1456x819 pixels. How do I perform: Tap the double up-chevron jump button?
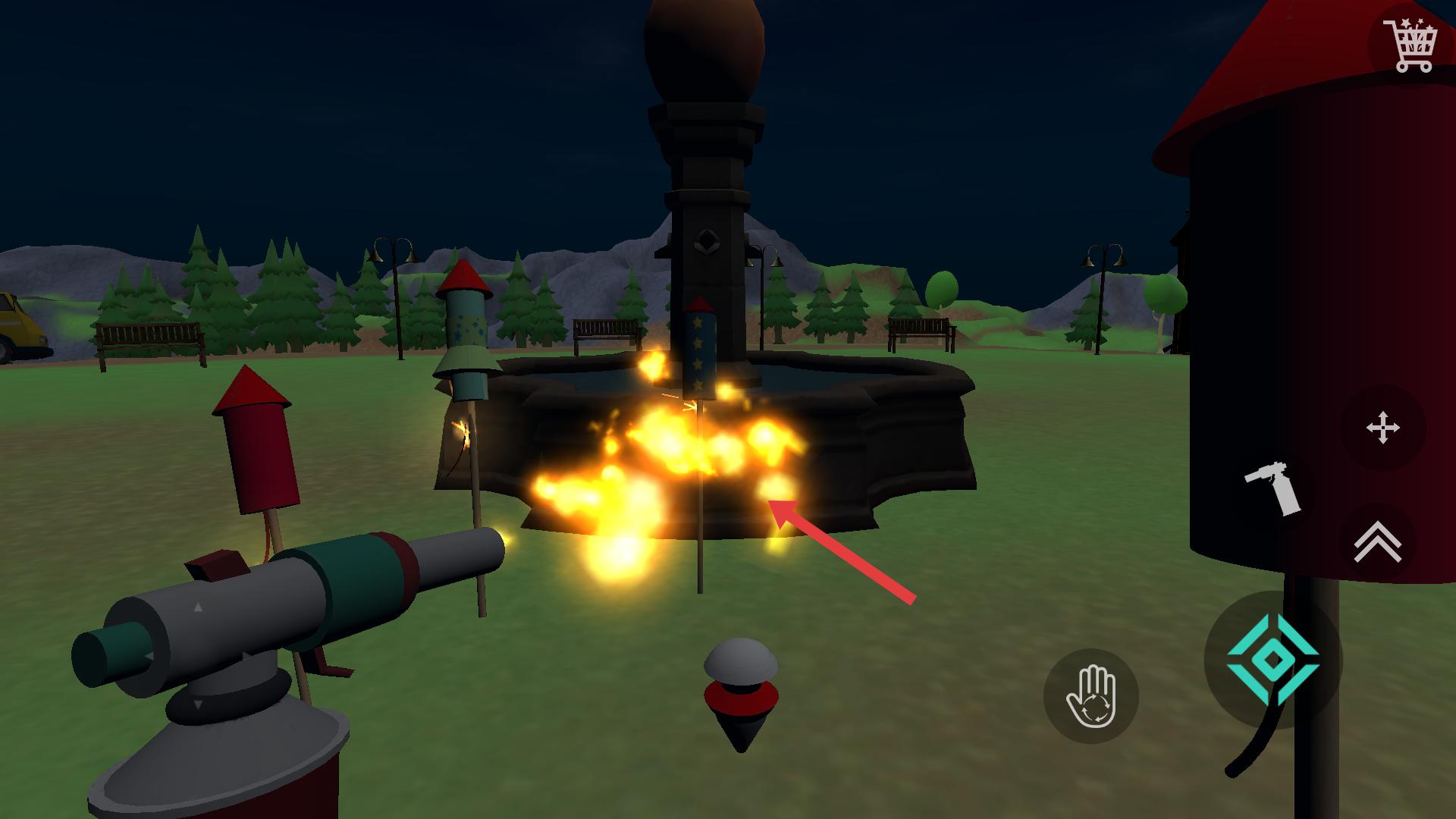[1377, 542]
